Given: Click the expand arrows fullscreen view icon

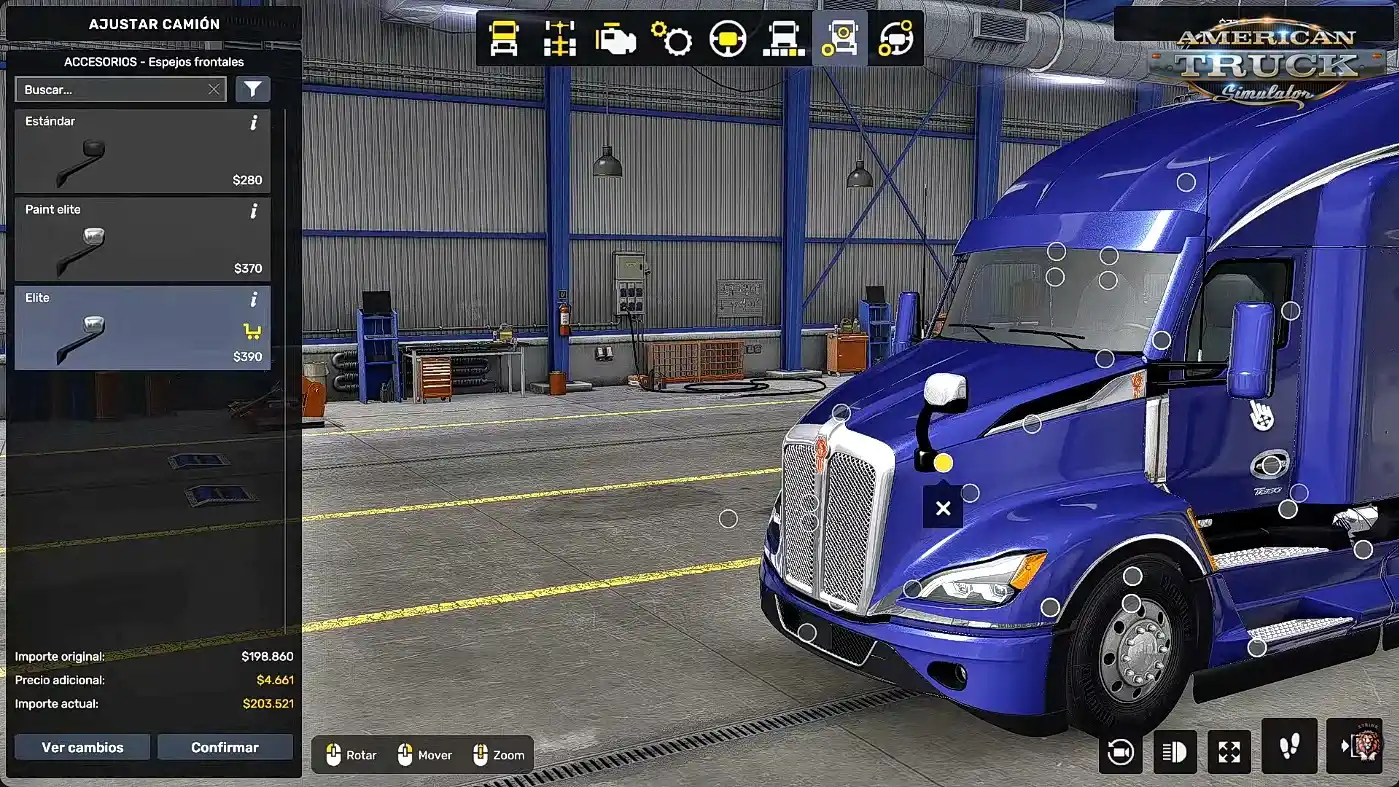Looking at the screenshot, I should [x=1229, y=752].
